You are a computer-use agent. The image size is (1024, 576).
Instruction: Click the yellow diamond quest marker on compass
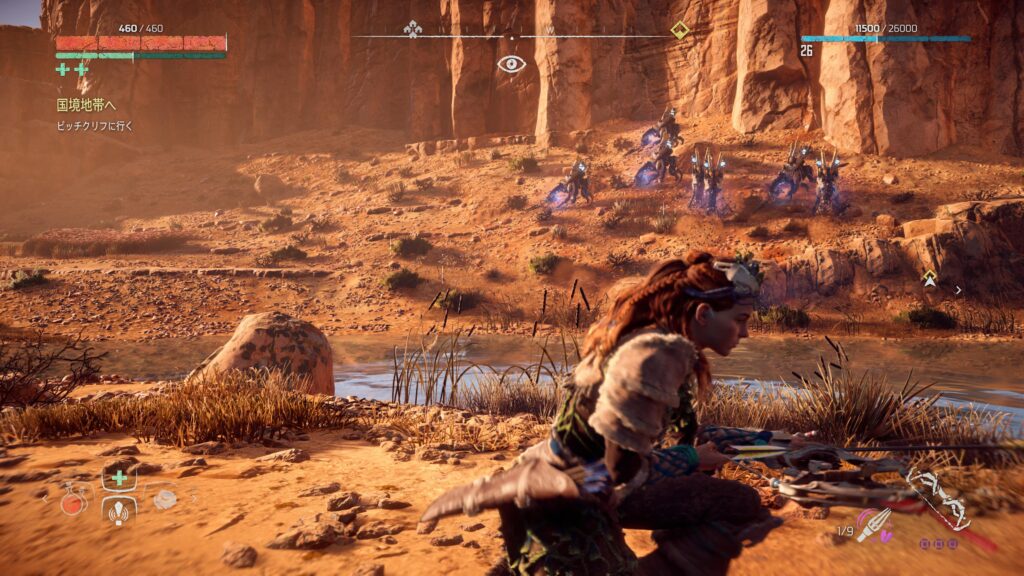click(680, 30)
